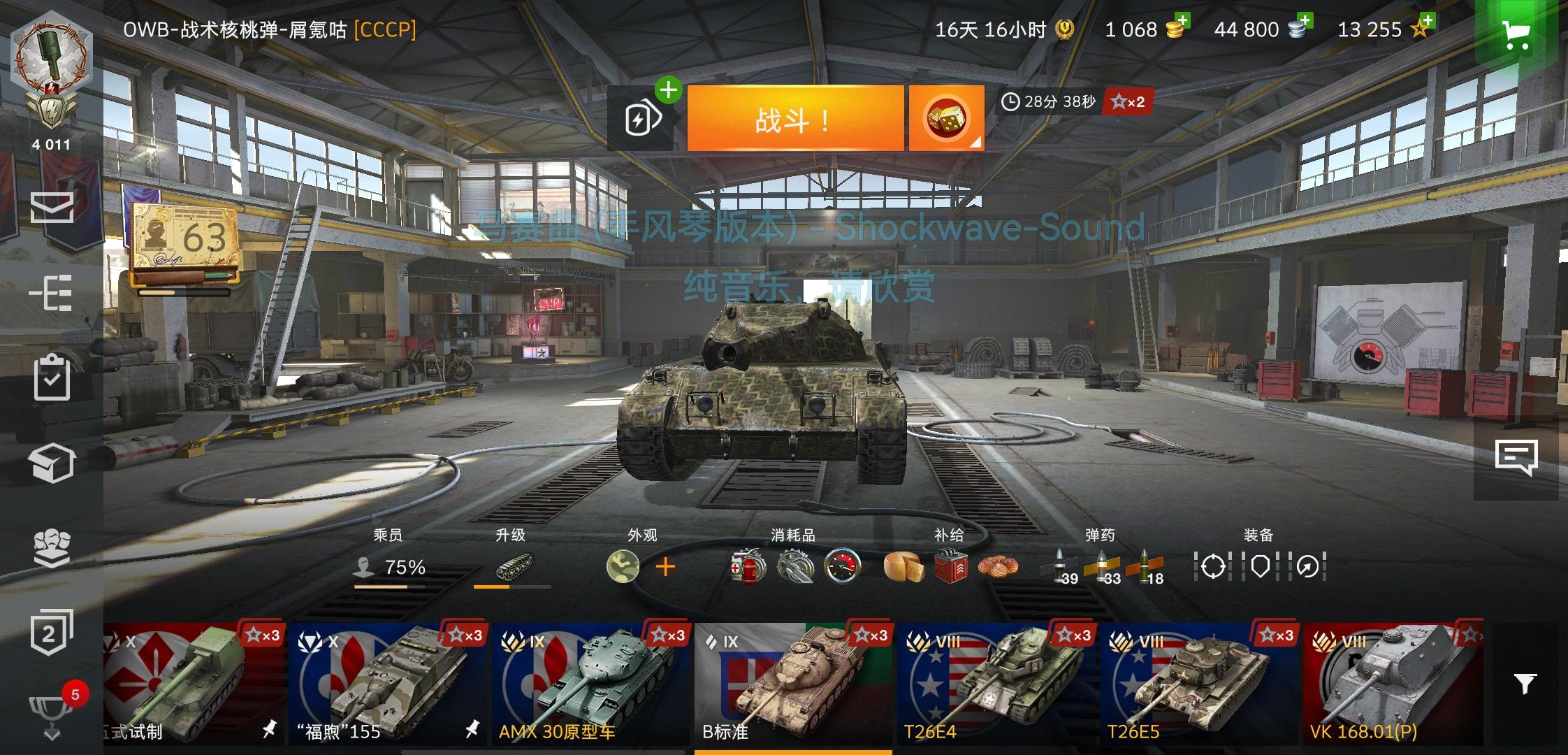Open the game mode selector with dice icon
This screenshot has width=1568, height=755.
point(945,117)
